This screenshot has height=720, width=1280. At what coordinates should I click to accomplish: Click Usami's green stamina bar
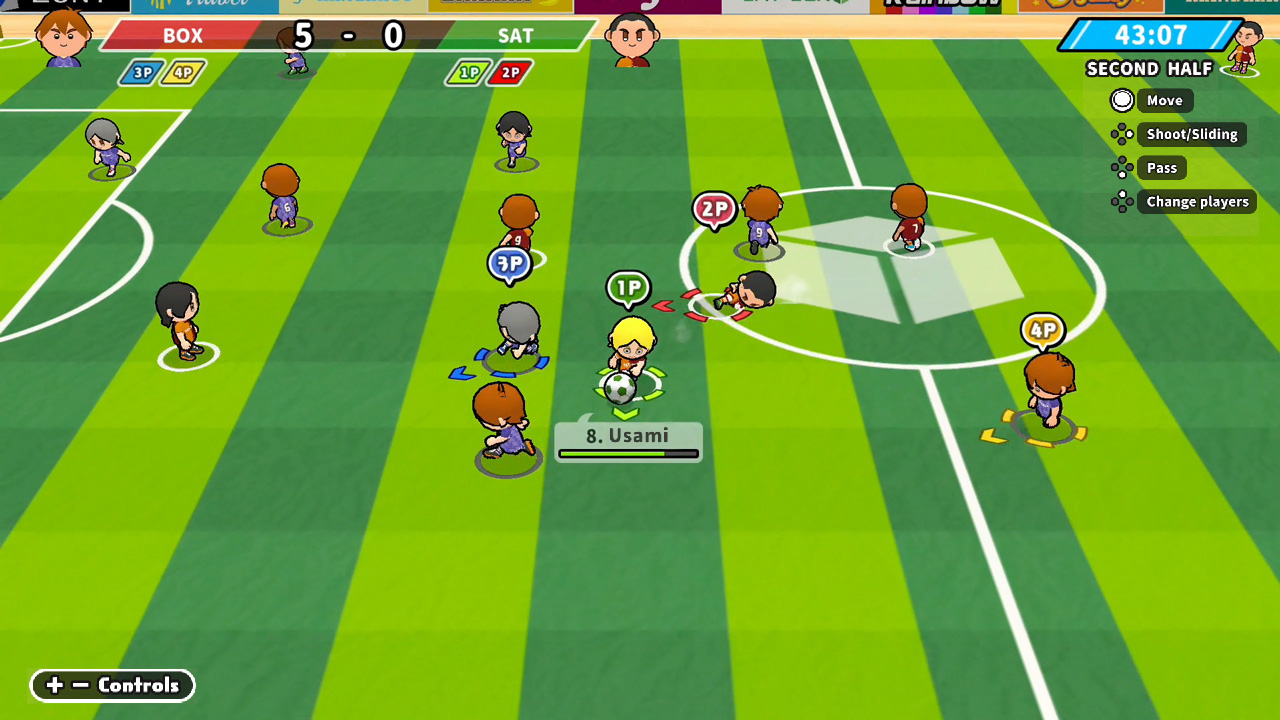628,452
